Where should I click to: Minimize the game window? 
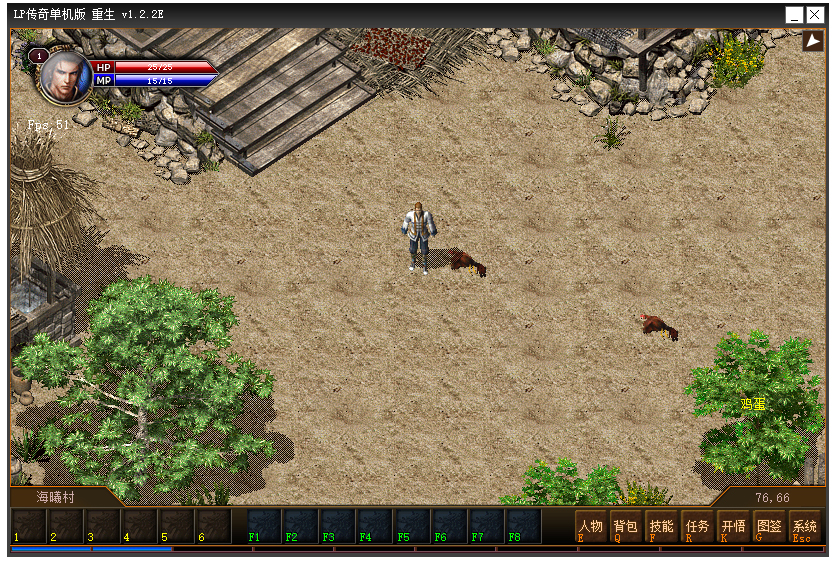pyautogui.click(x=793, y=15)
